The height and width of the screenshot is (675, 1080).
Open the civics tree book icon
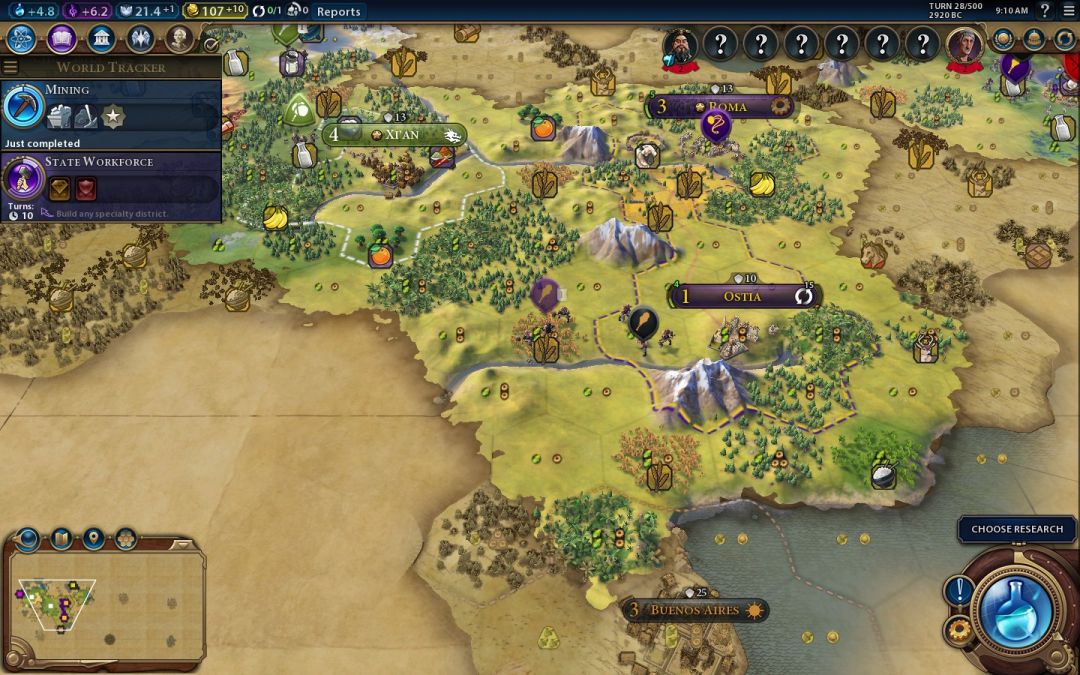click(x=61, y=39)
